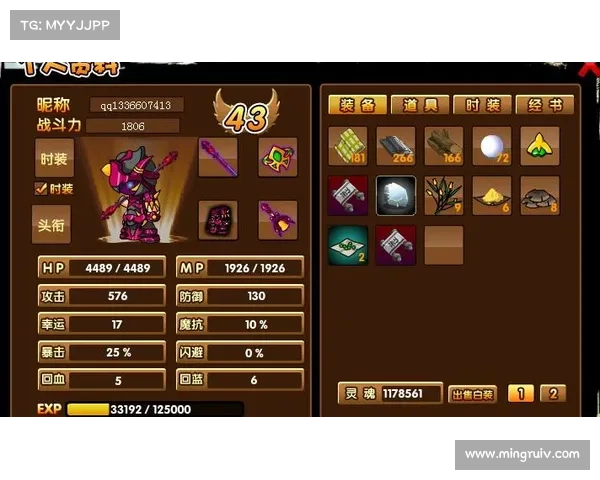Select the equipped green gem amulet slot
Viewport: 600px width, 480px height.
(x=277, y=157)
